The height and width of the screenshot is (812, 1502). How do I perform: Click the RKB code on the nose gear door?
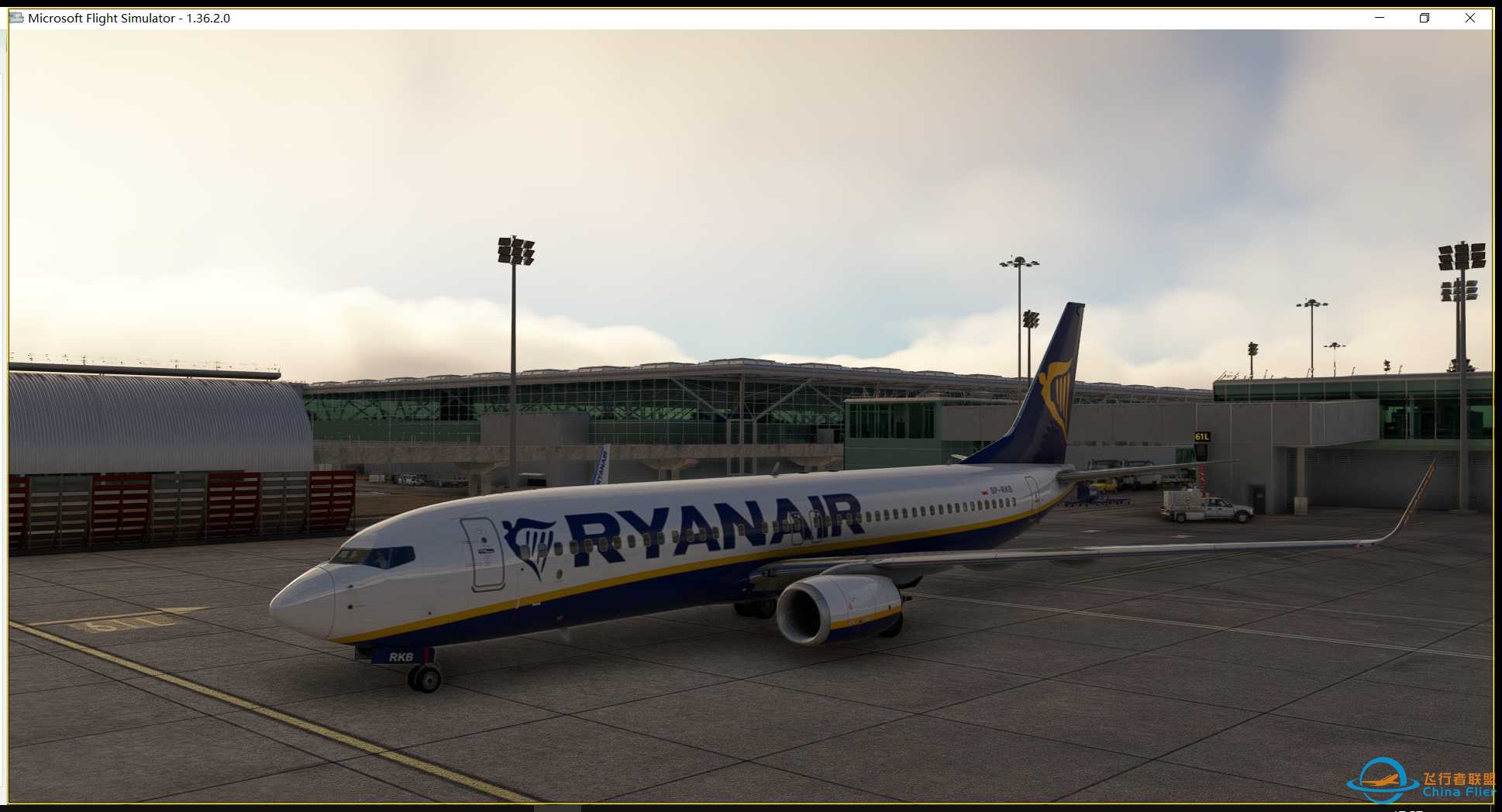tap(401, 656)
